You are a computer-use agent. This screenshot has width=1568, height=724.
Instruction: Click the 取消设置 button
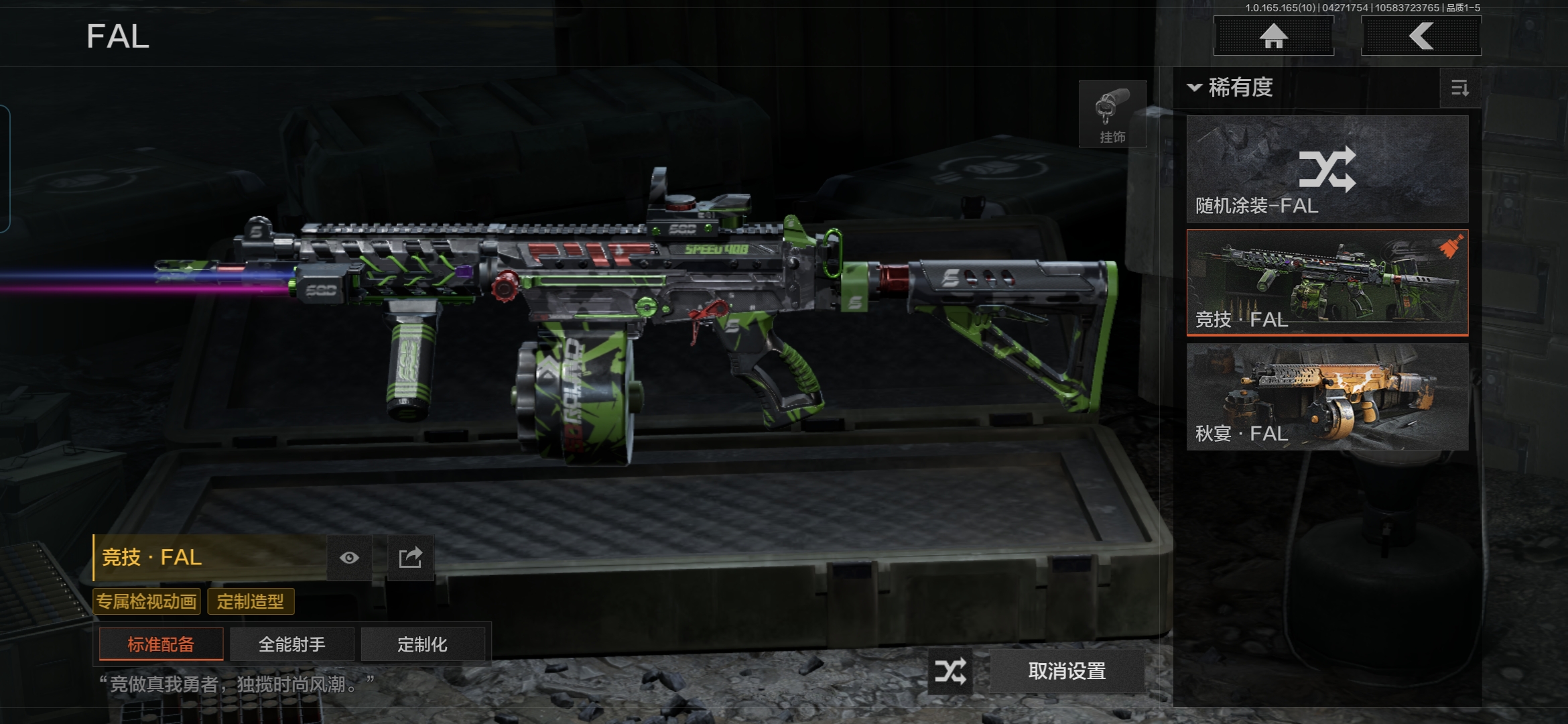[x=1067, y=671]
